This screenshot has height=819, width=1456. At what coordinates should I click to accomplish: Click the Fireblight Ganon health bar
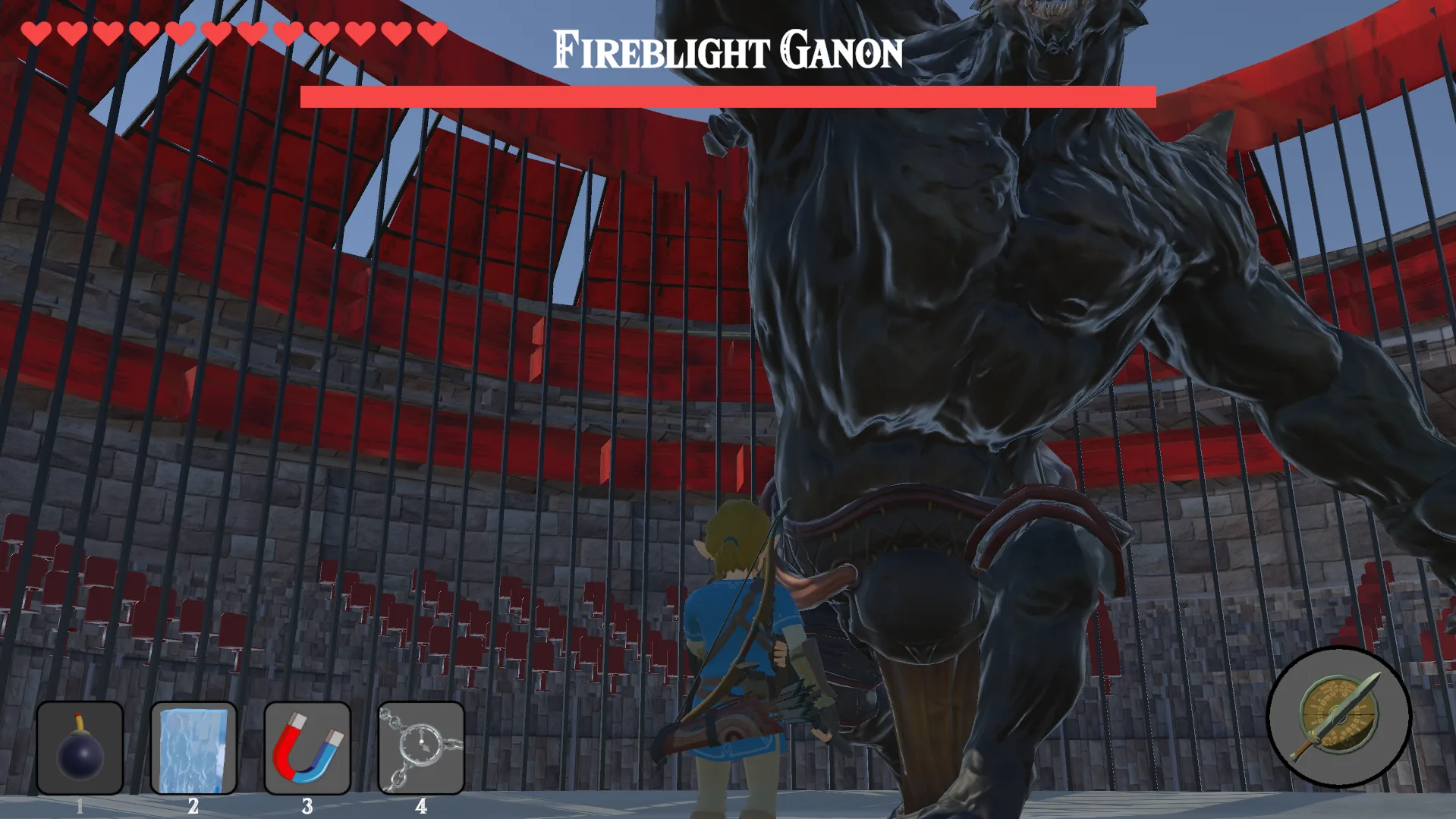coord(726,94)
